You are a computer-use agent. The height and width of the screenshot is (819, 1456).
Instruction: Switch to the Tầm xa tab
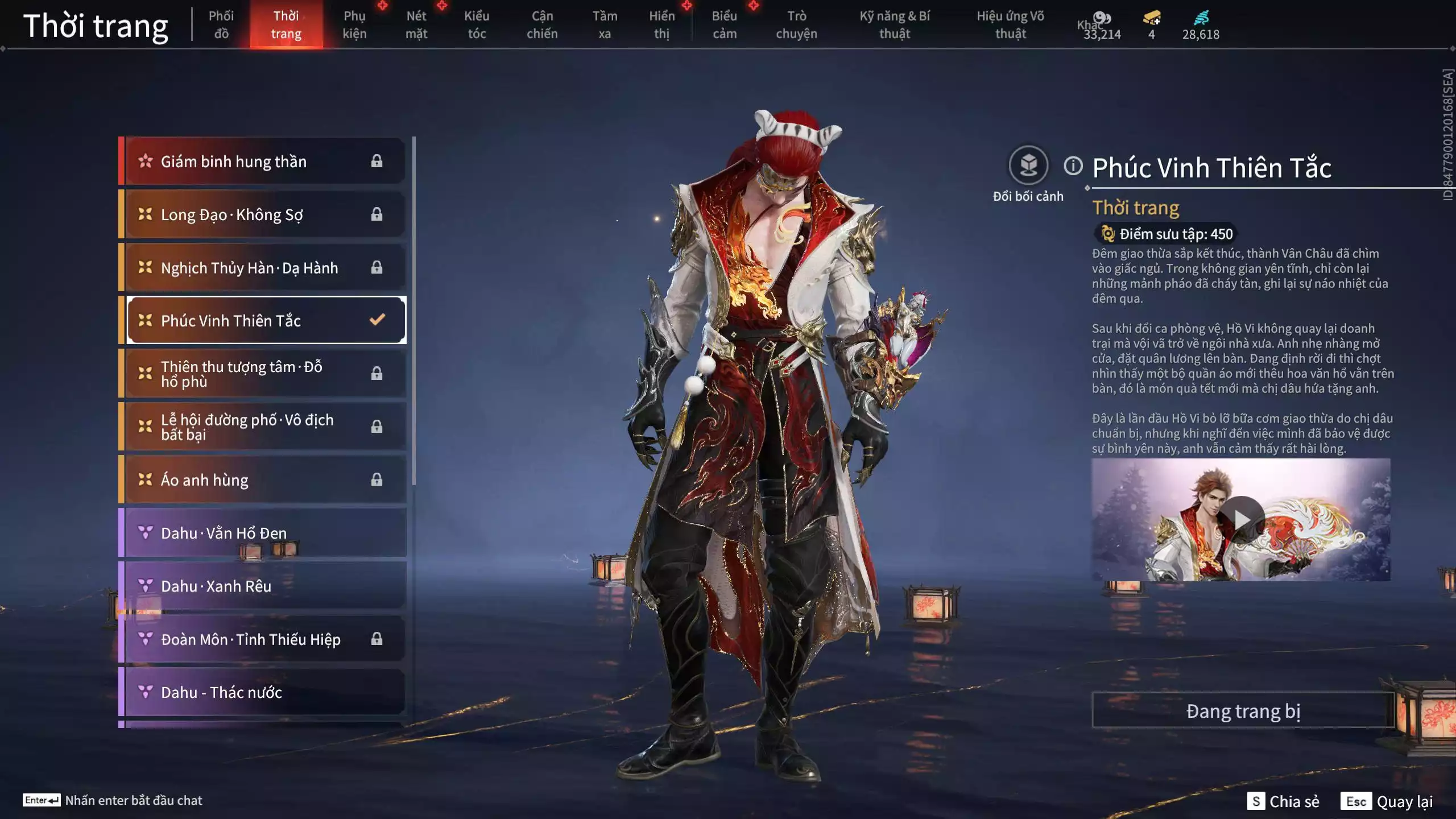605,24
